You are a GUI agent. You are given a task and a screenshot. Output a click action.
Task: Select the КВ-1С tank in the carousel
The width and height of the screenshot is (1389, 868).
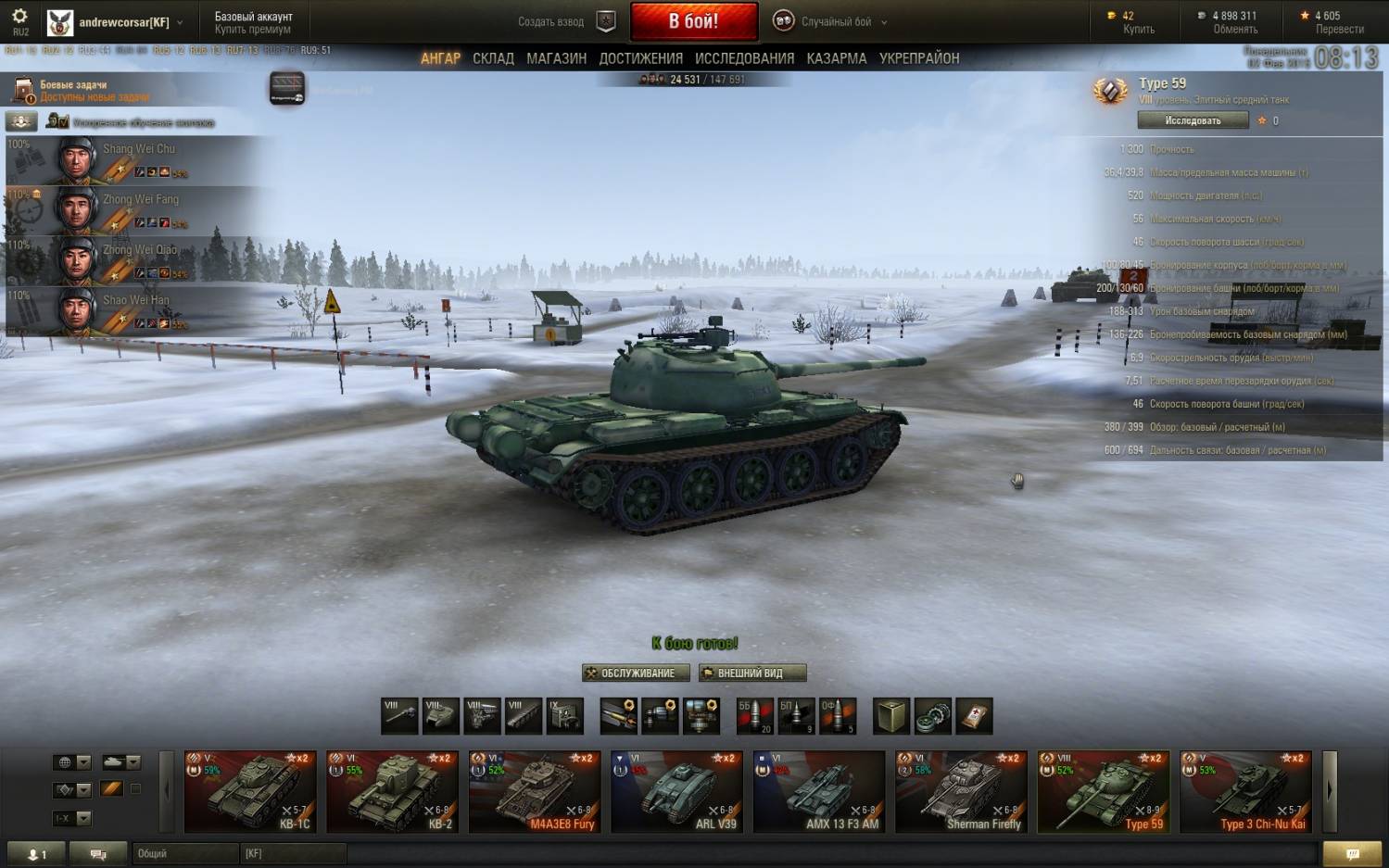(250, 792)
